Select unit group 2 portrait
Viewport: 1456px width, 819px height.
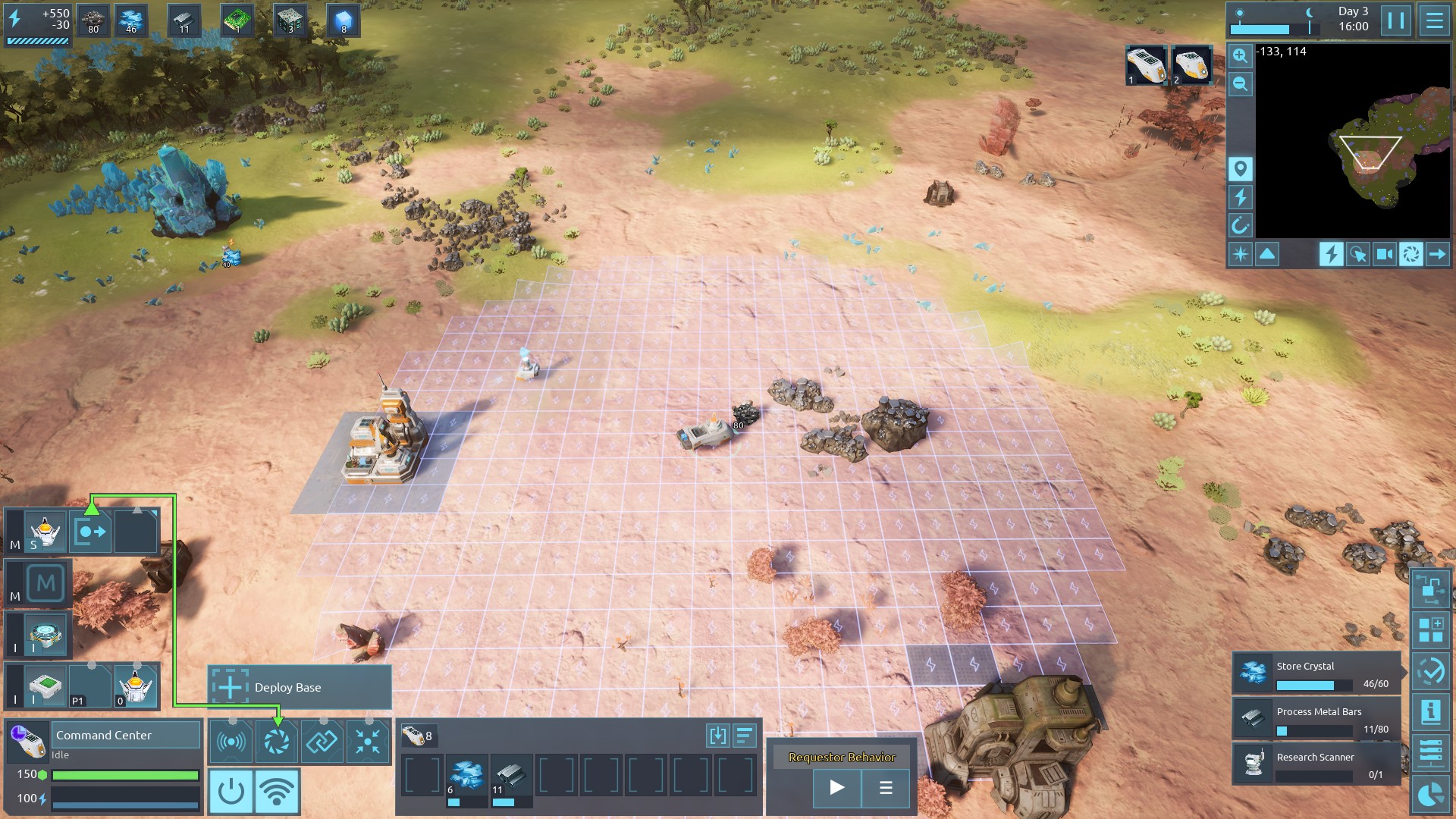1191,65
